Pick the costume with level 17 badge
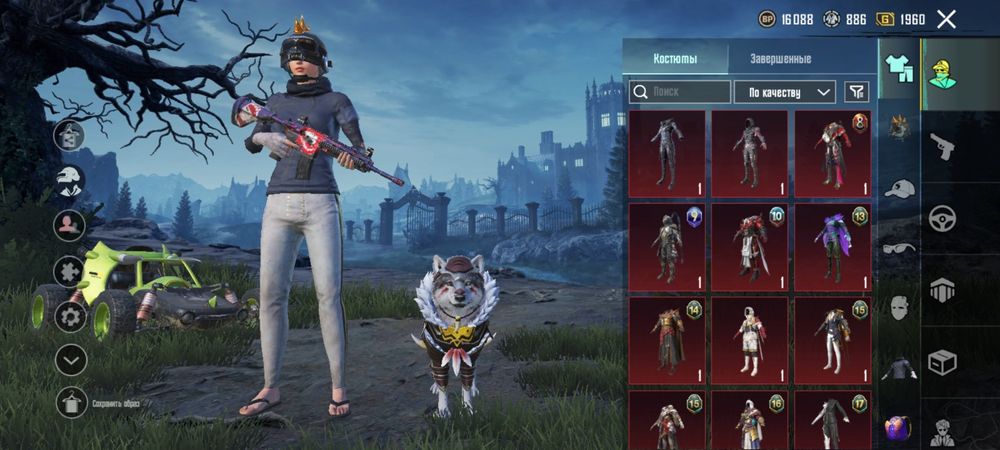 [832, 420]
